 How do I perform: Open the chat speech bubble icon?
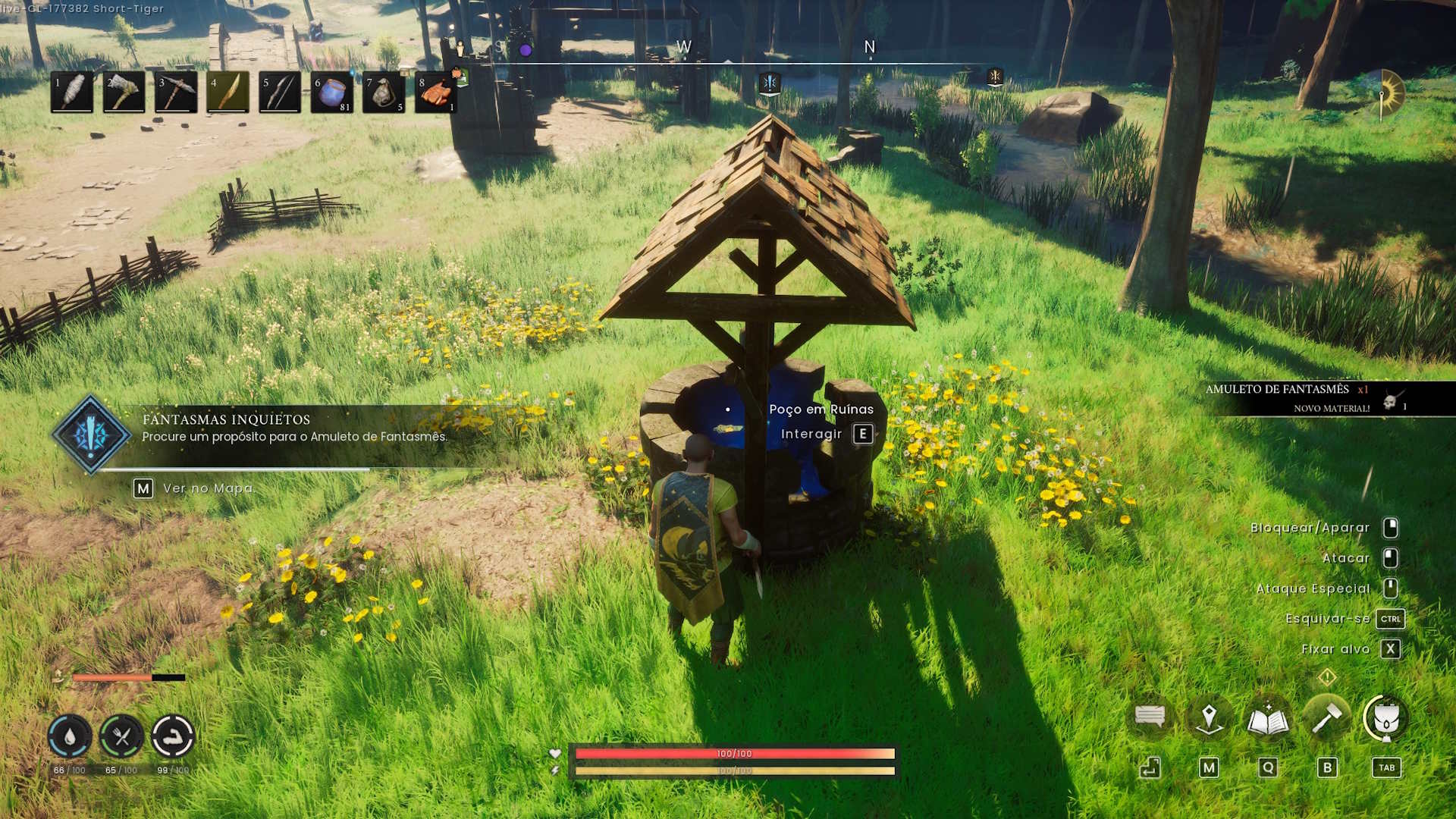[x=1150, y=717]
